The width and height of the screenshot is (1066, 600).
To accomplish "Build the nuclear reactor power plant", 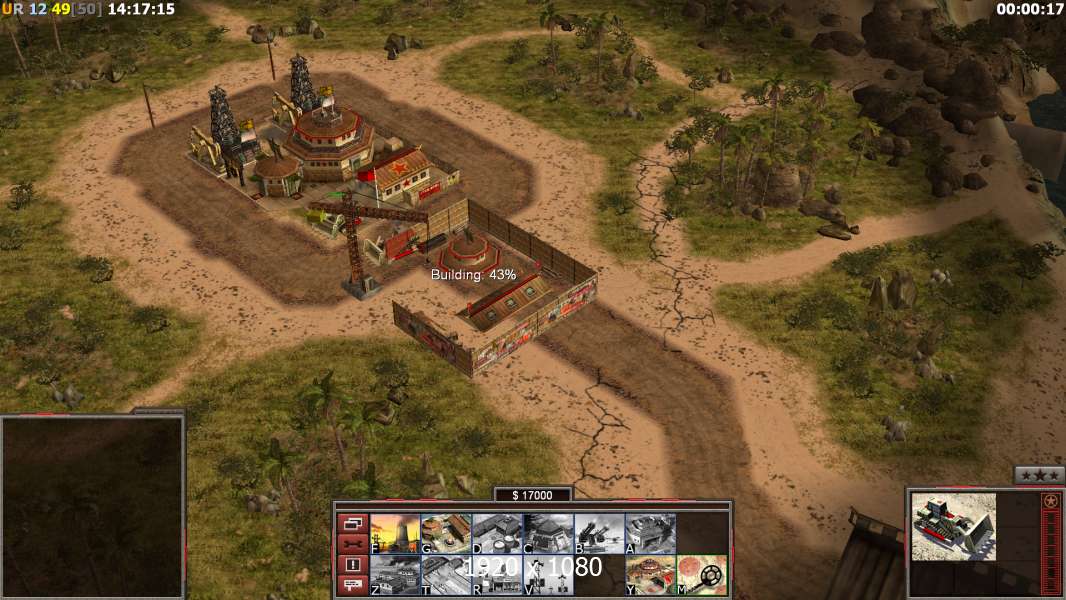I will coord(395,533).
